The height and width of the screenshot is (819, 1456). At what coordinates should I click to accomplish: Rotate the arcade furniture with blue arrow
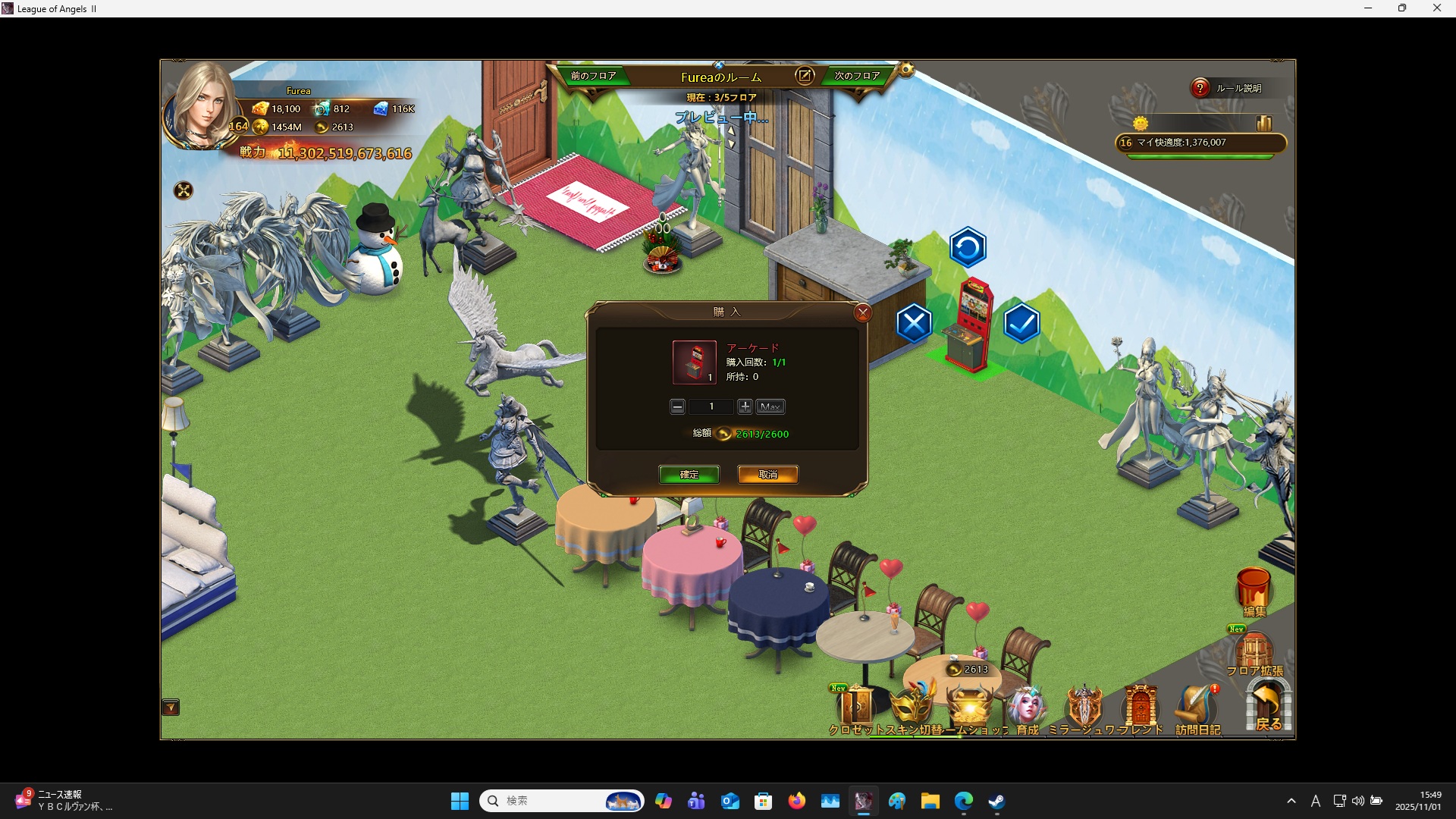click(x=968, y=247)
